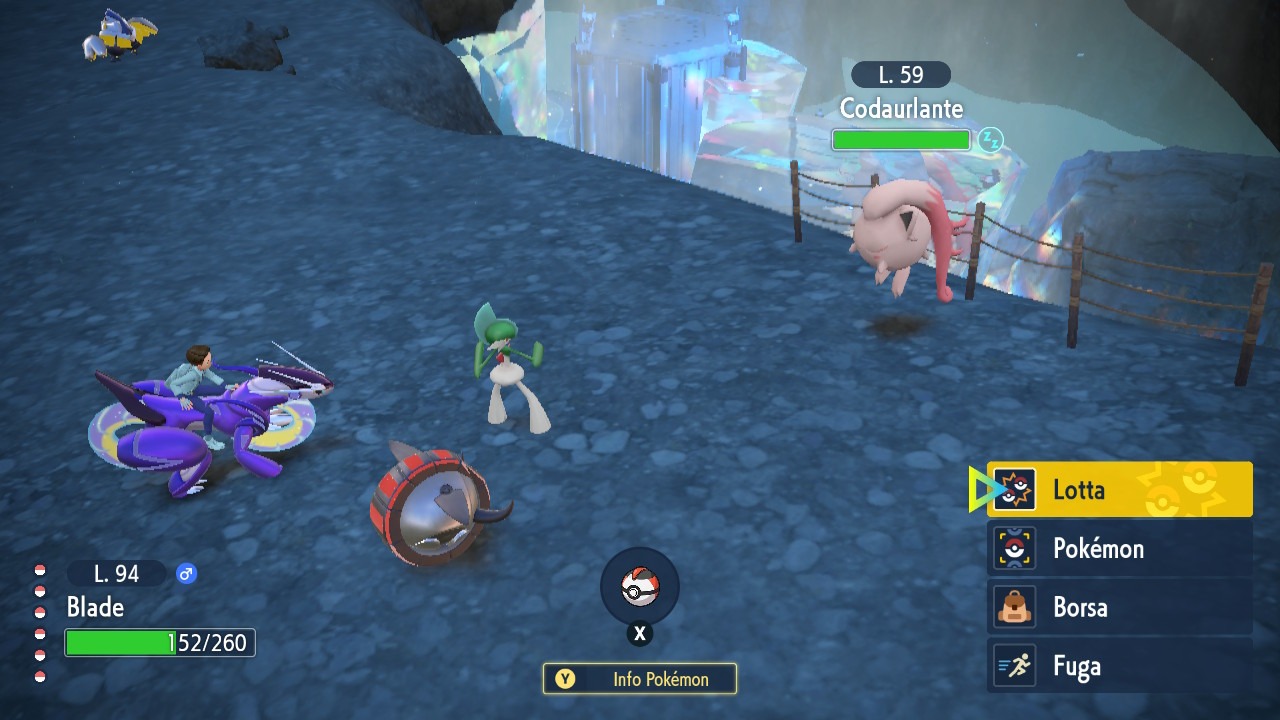
Task: Click the Poké Ball throw icon
Action: [x=640, y=588]
